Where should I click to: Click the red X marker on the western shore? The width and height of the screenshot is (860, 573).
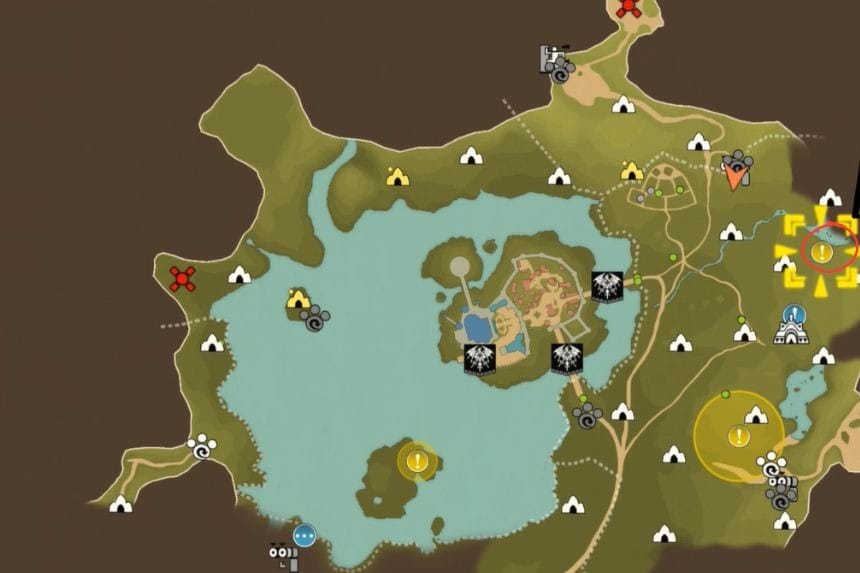coord(181,278)
